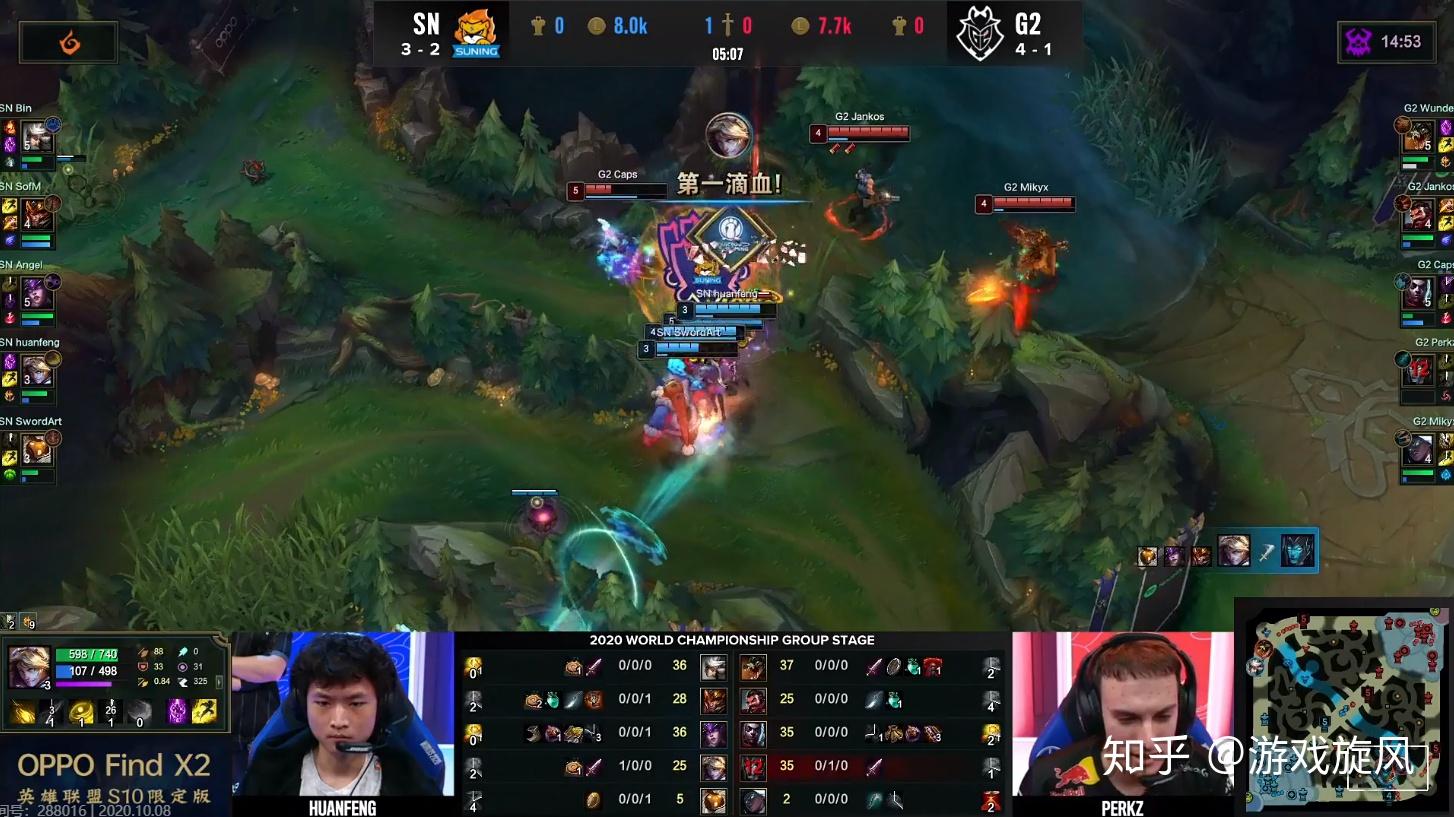Select SN SofM's champion portrait
This screenshot has height=817, width=1454.
(37, 214)
